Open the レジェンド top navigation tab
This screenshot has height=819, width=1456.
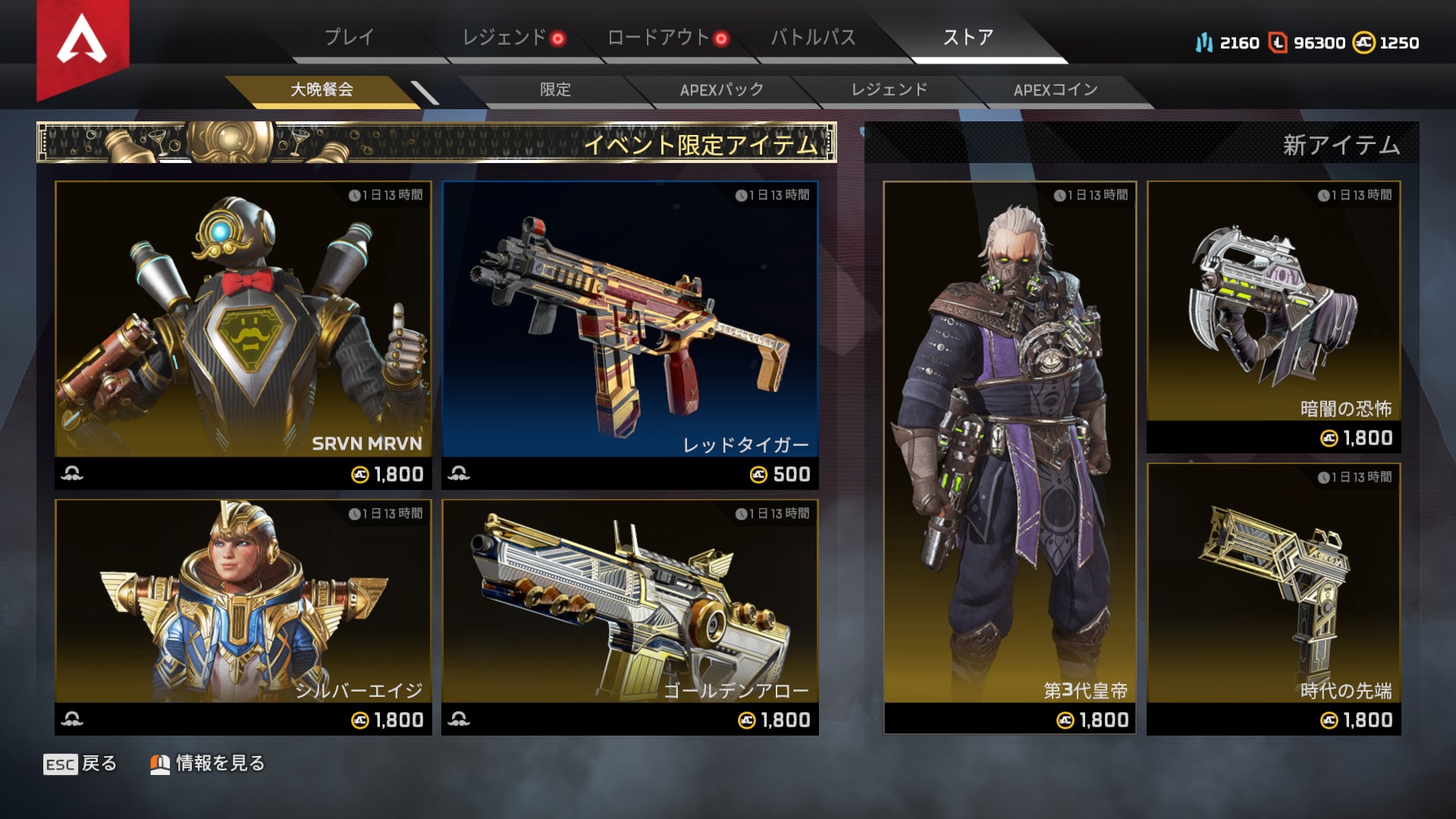pyautogui.click(x=504, y=37)
